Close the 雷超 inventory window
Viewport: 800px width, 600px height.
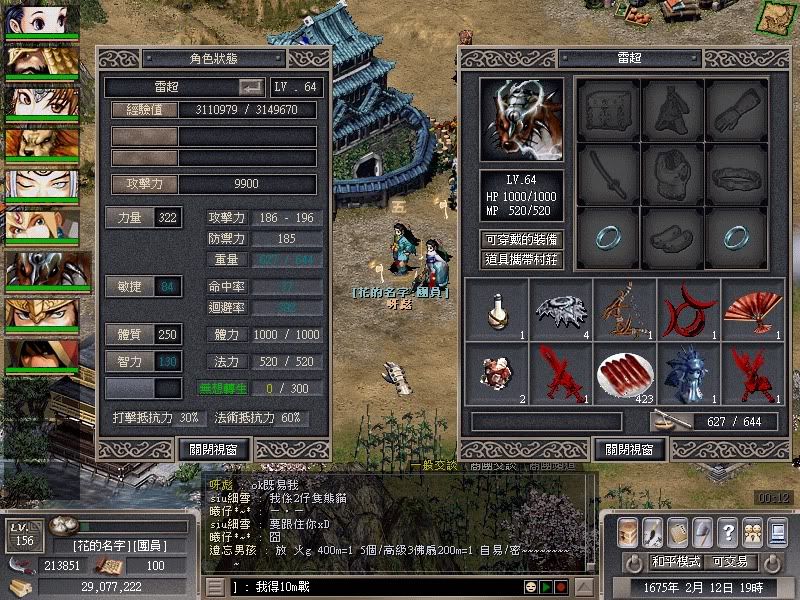click(630, 449)
